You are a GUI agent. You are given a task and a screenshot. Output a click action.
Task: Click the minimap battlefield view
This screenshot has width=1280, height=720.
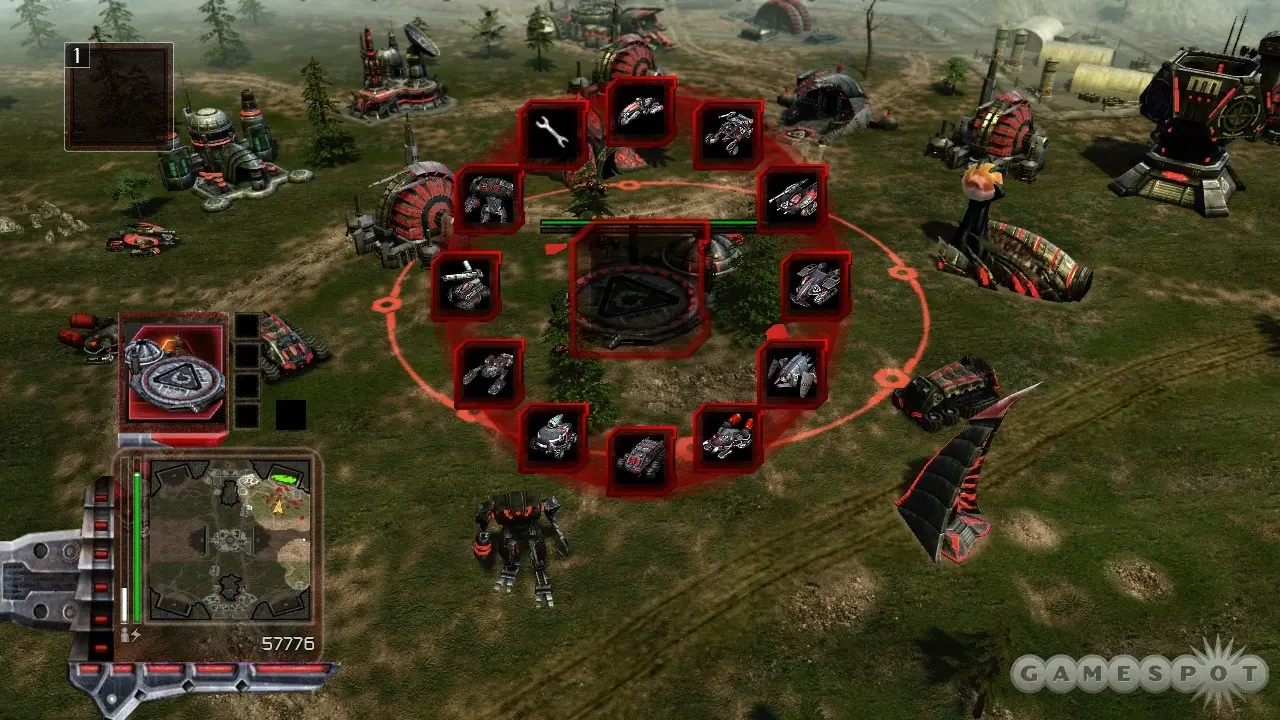point(230,540)
